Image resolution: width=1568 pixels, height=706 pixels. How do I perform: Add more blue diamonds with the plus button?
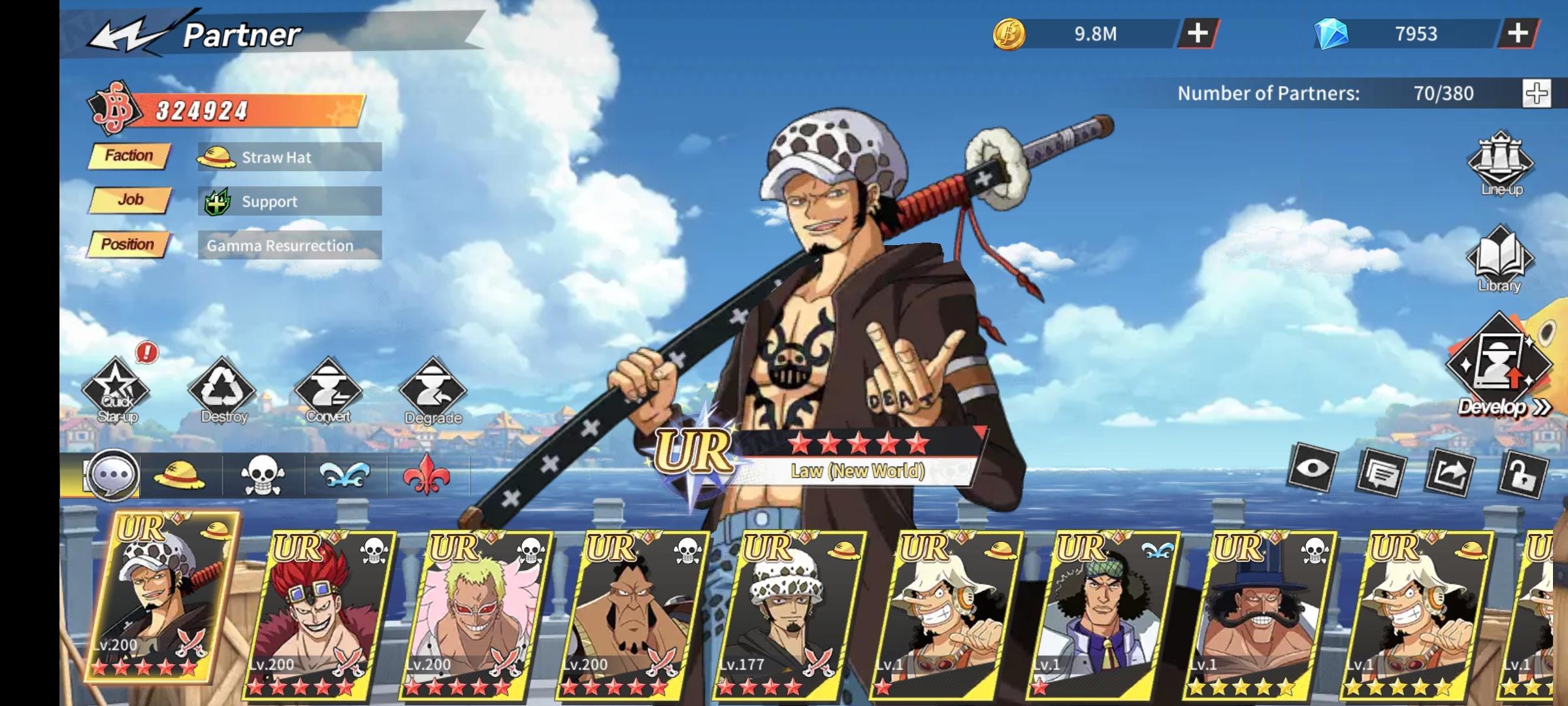[x=1517, y=33]
